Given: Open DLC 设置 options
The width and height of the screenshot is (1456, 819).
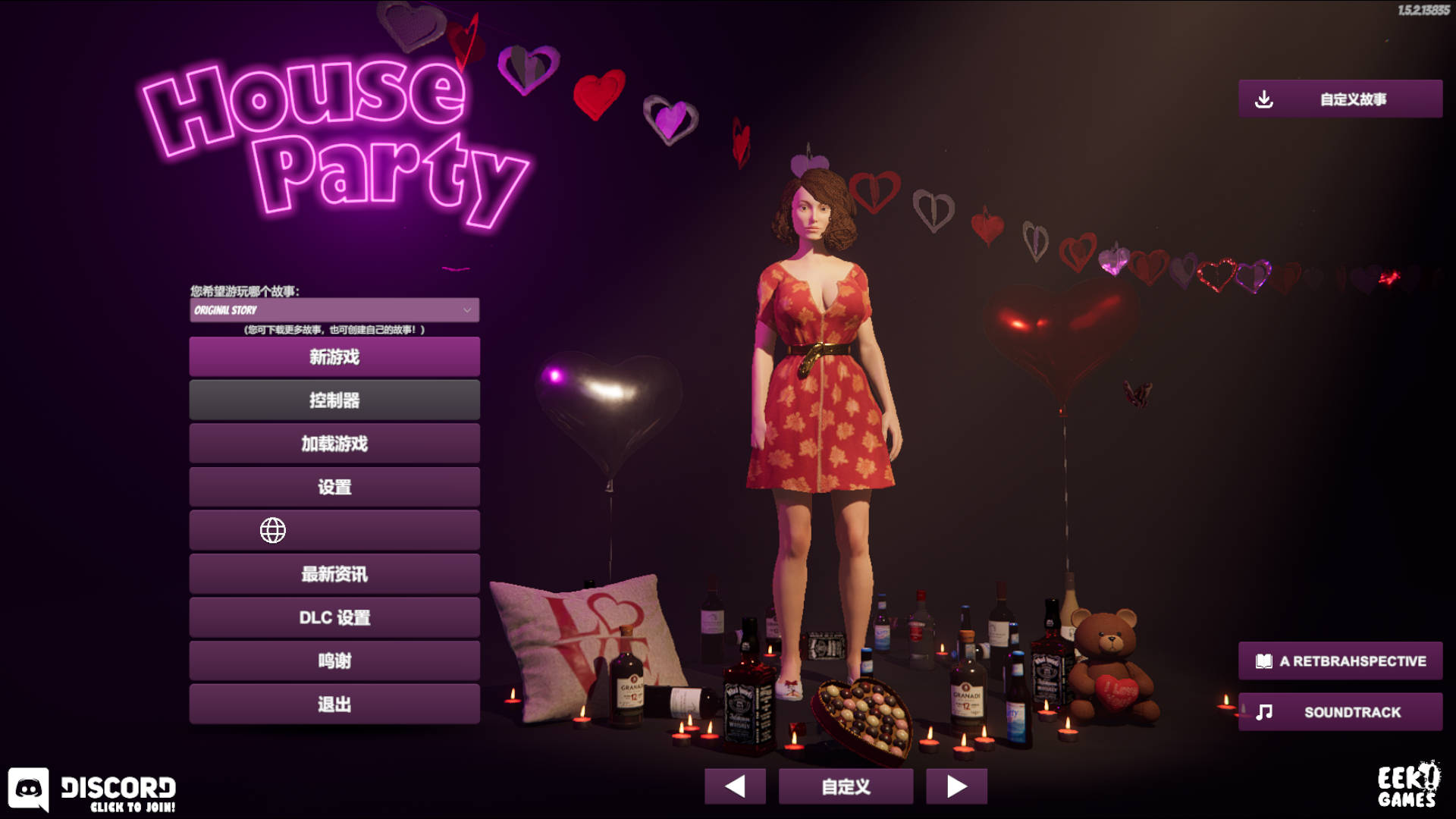Looking at the screenshot, I should pos(334,617).
